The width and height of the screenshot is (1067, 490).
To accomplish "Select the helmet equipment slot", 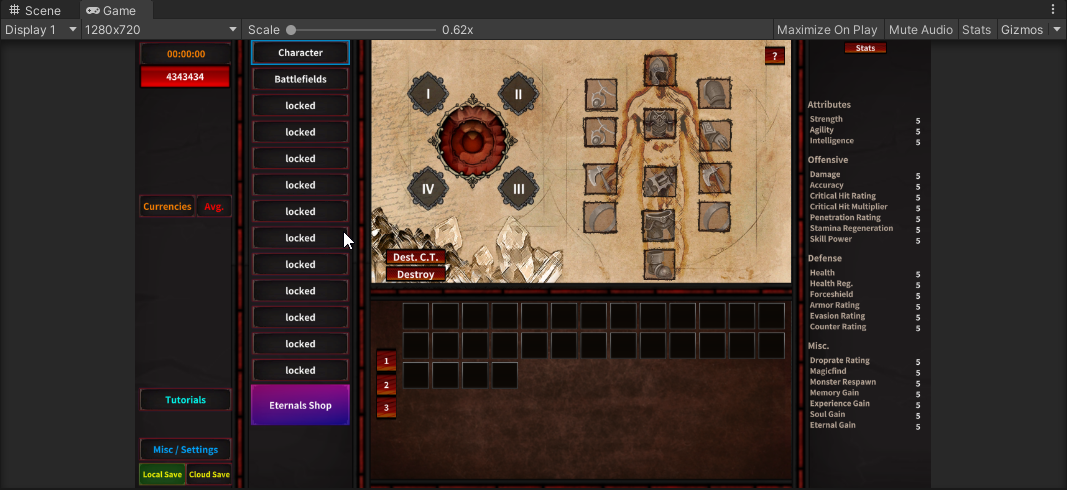I will 658,72.
